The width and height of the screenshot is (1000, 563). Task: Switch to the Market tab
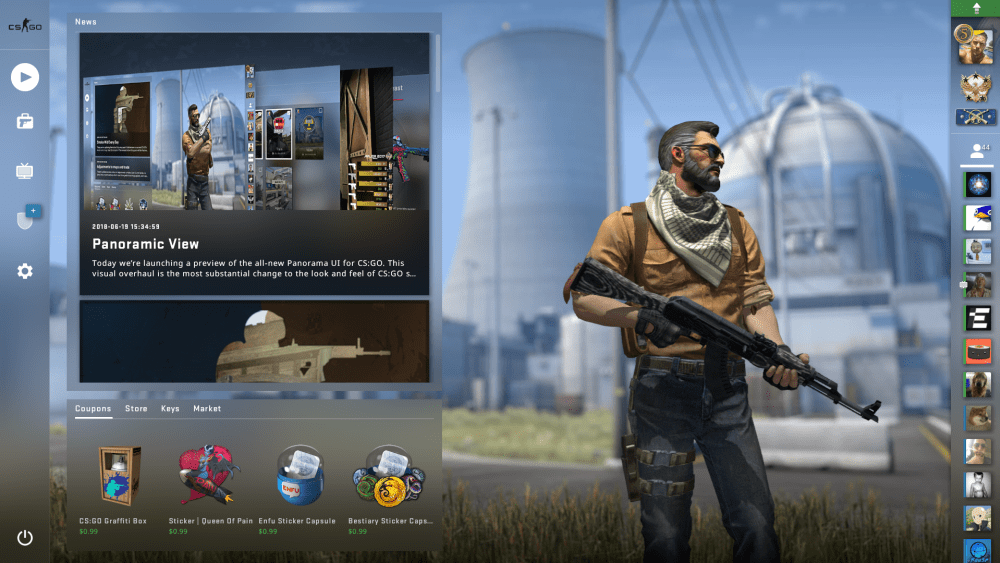pos(207,409)
